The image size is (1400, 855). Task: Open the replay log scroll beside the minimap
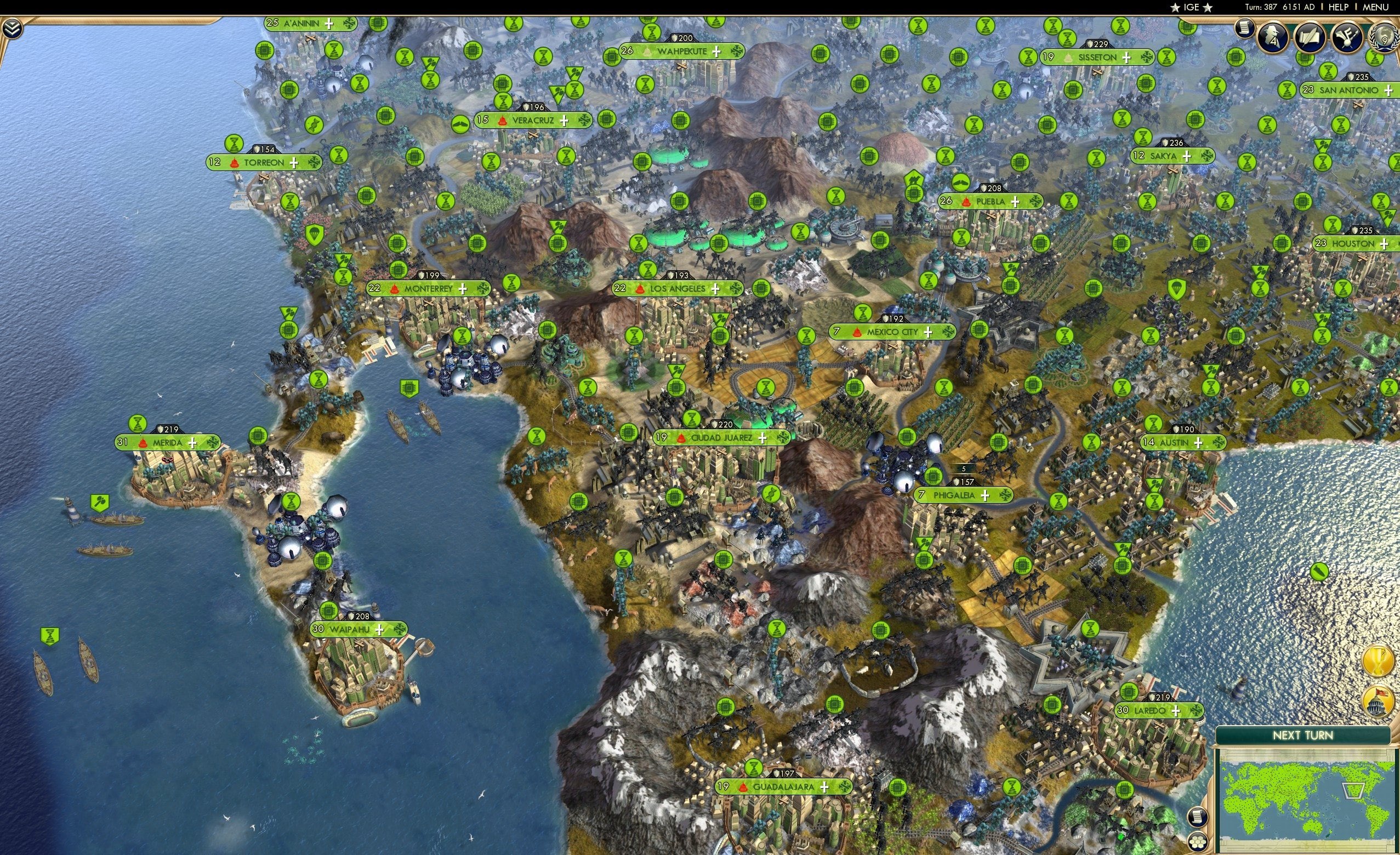1198,817
